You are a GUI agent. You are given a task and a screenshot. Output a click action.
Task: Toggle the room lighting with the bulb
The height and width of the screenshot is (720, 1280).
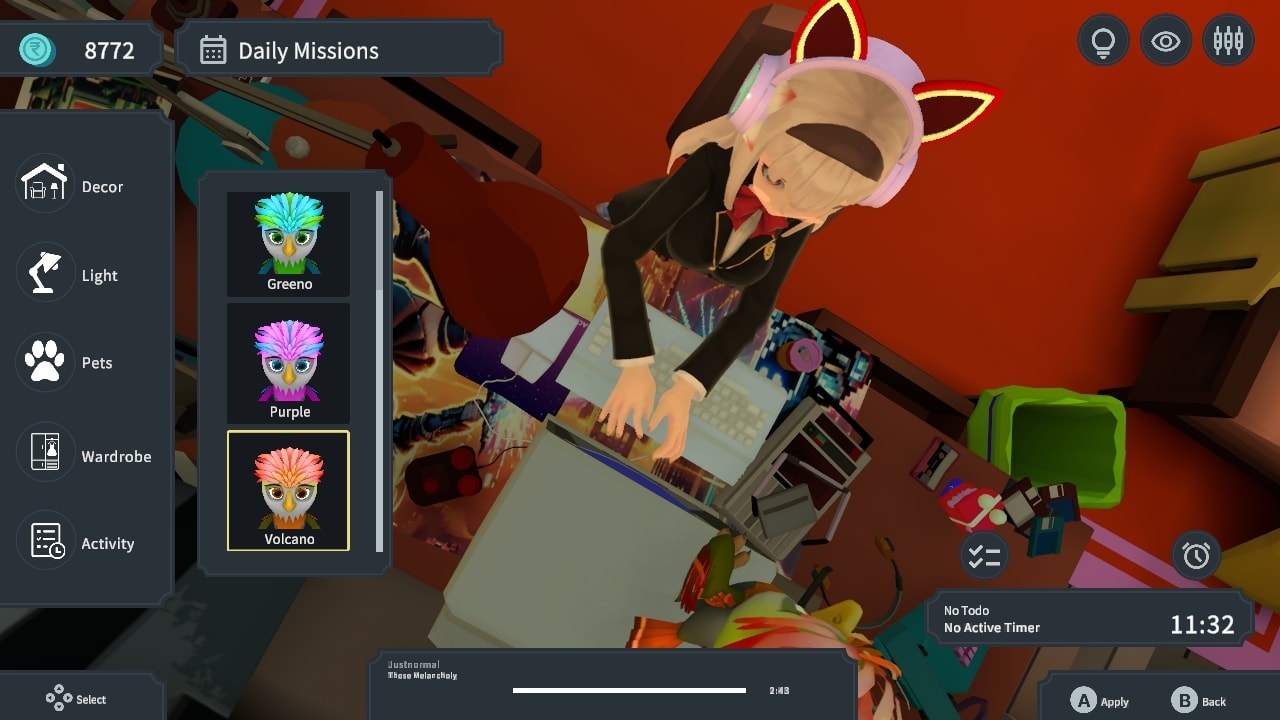click(x=1103, y=40)
